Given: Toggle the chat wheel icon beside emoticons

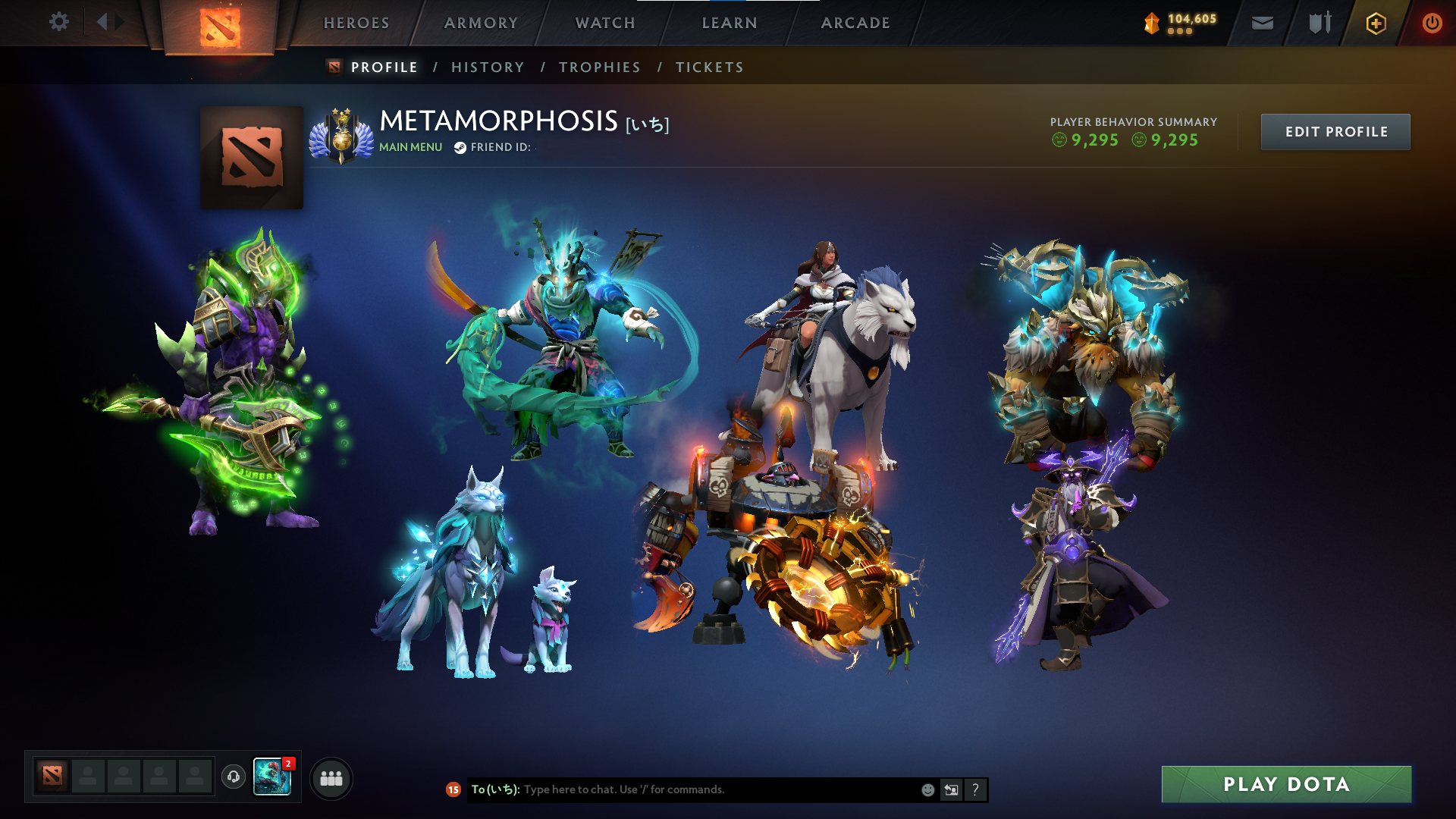Looking at the screenshot, I should [x=951, y=789].
